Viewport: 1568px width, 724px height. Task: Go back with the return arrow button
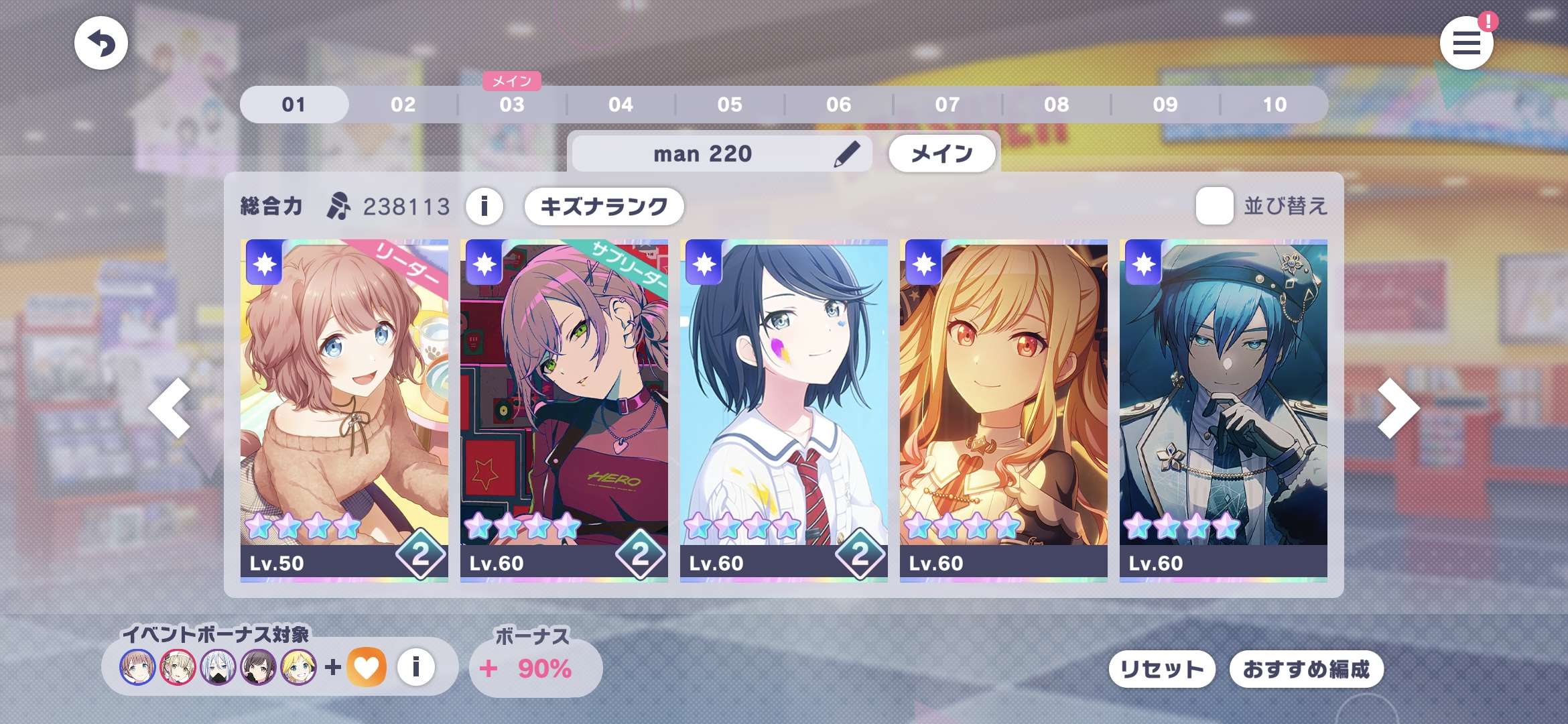[101, 44]
